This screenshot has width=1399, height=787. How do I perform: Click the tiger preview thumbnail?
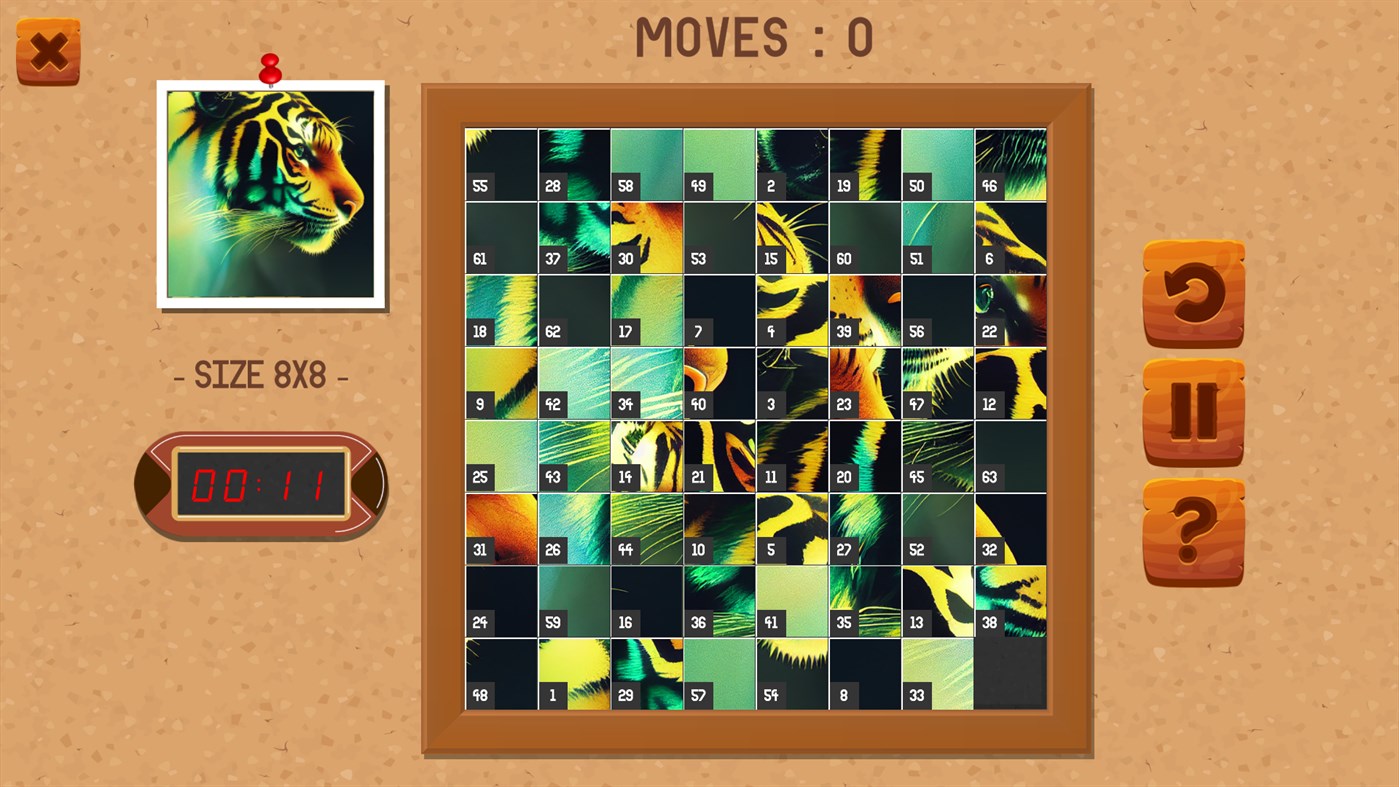(x=269, y=193)
